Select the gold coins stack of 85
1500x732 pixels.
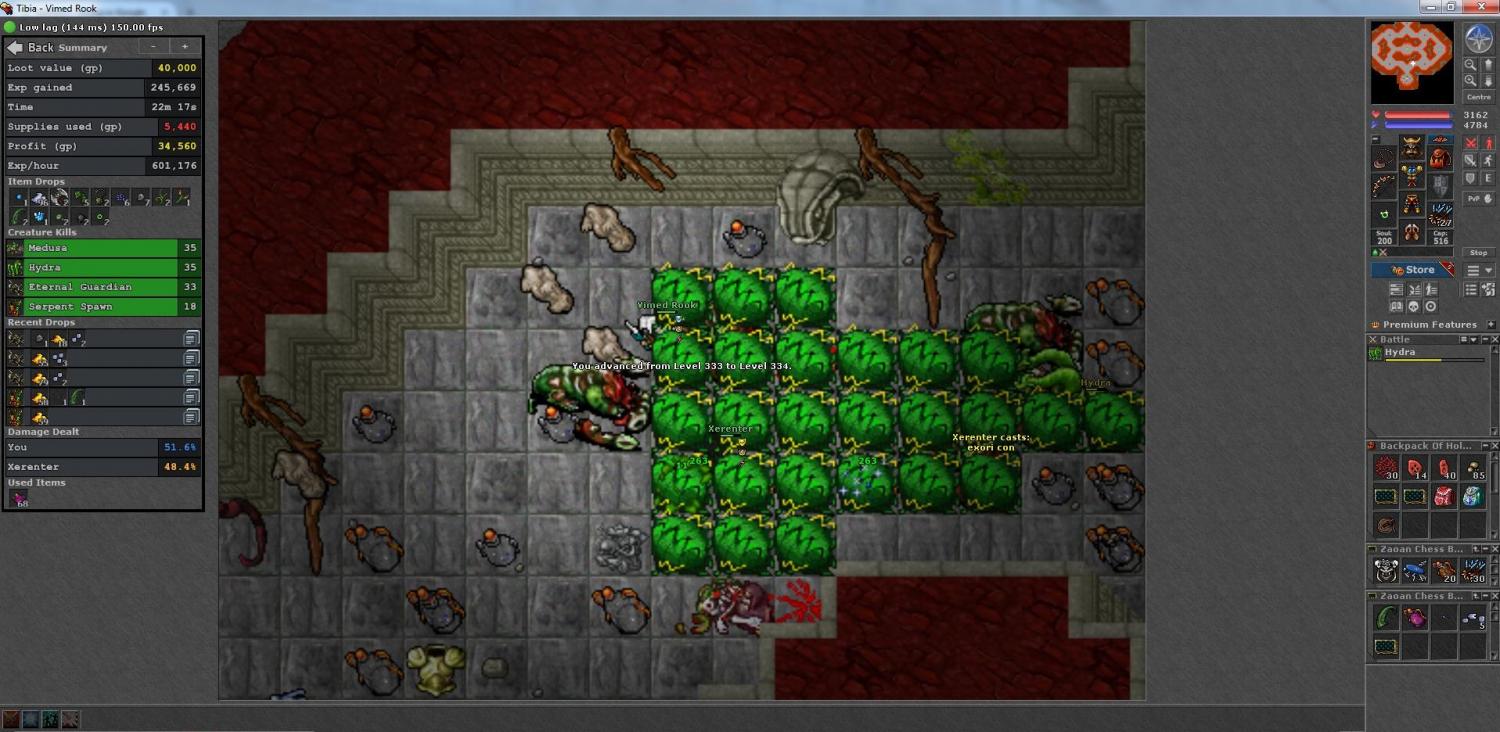(x=1472, y=468)
